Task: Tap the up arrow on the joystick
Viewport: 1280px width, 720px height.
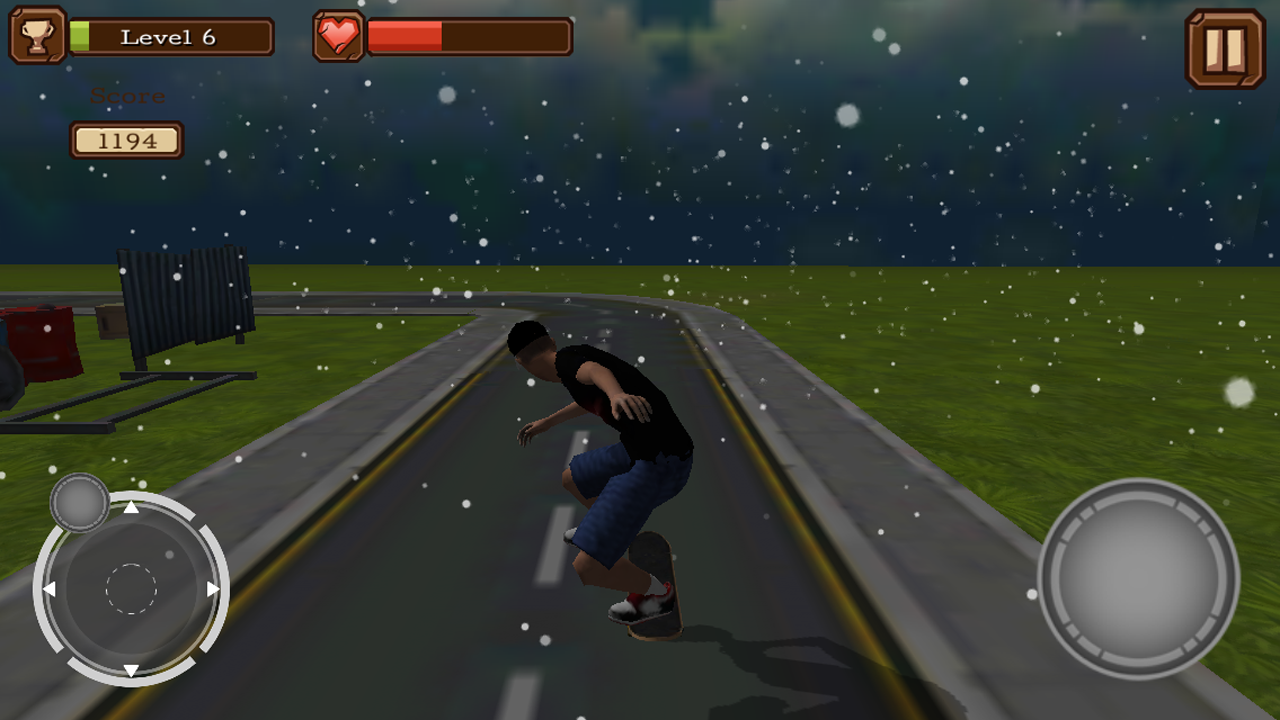Action: click(x=130, y=505)
